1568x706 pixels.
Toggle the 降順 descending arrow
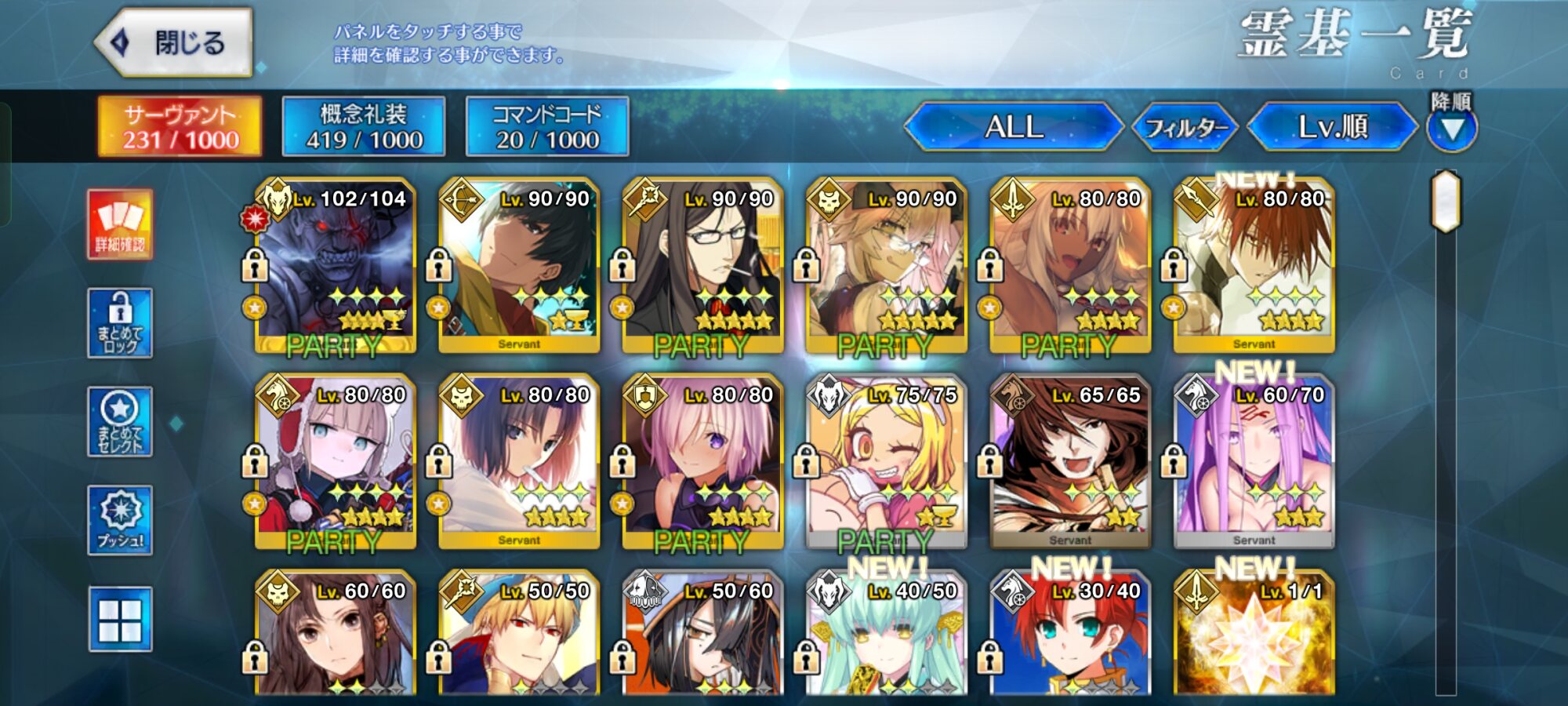click(x=1452, y=129)
